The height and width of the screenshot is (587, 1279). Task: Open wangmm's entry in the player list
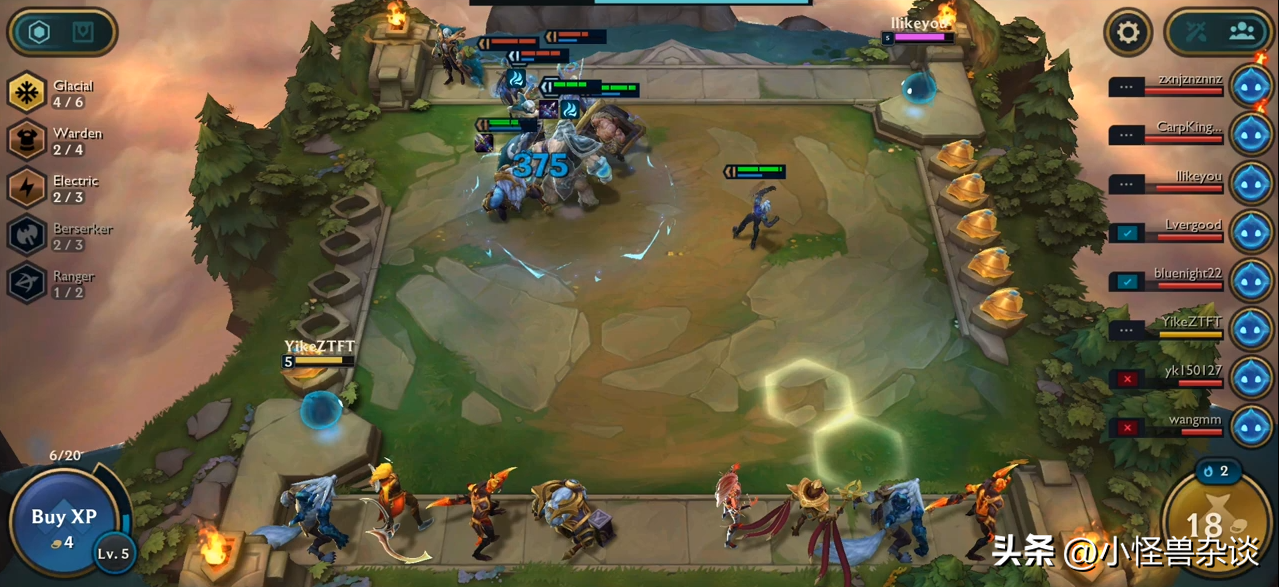(x=1250, y=426)
